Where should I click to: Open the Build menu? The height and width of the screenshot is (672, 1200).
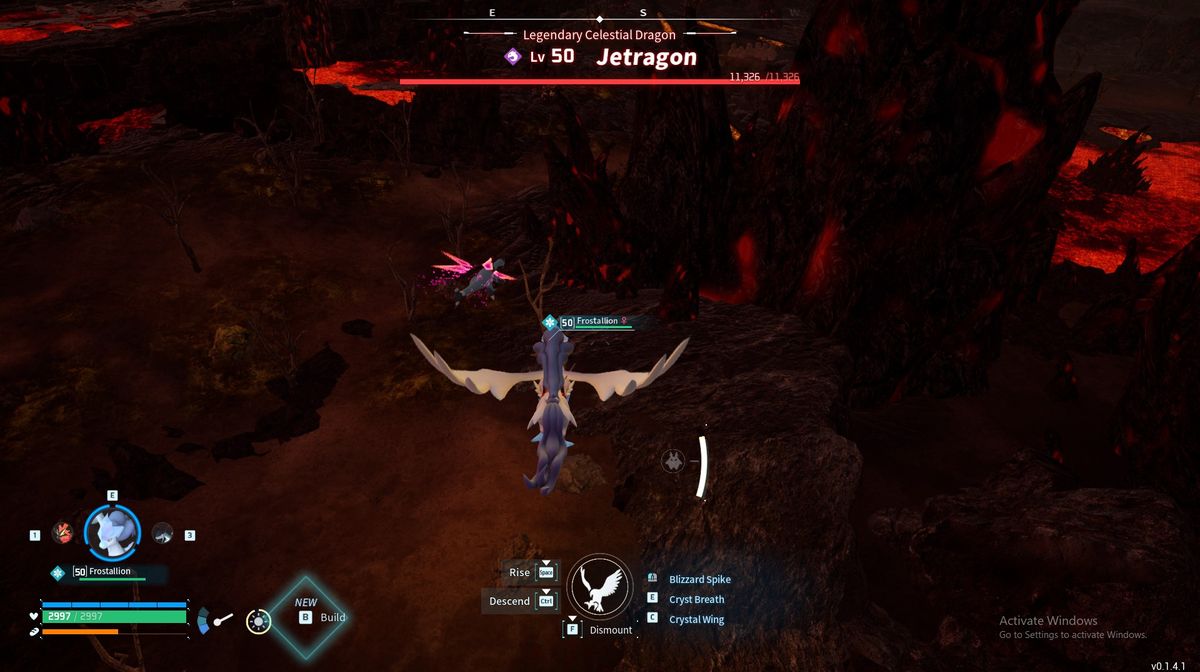[x=320, y=617]
